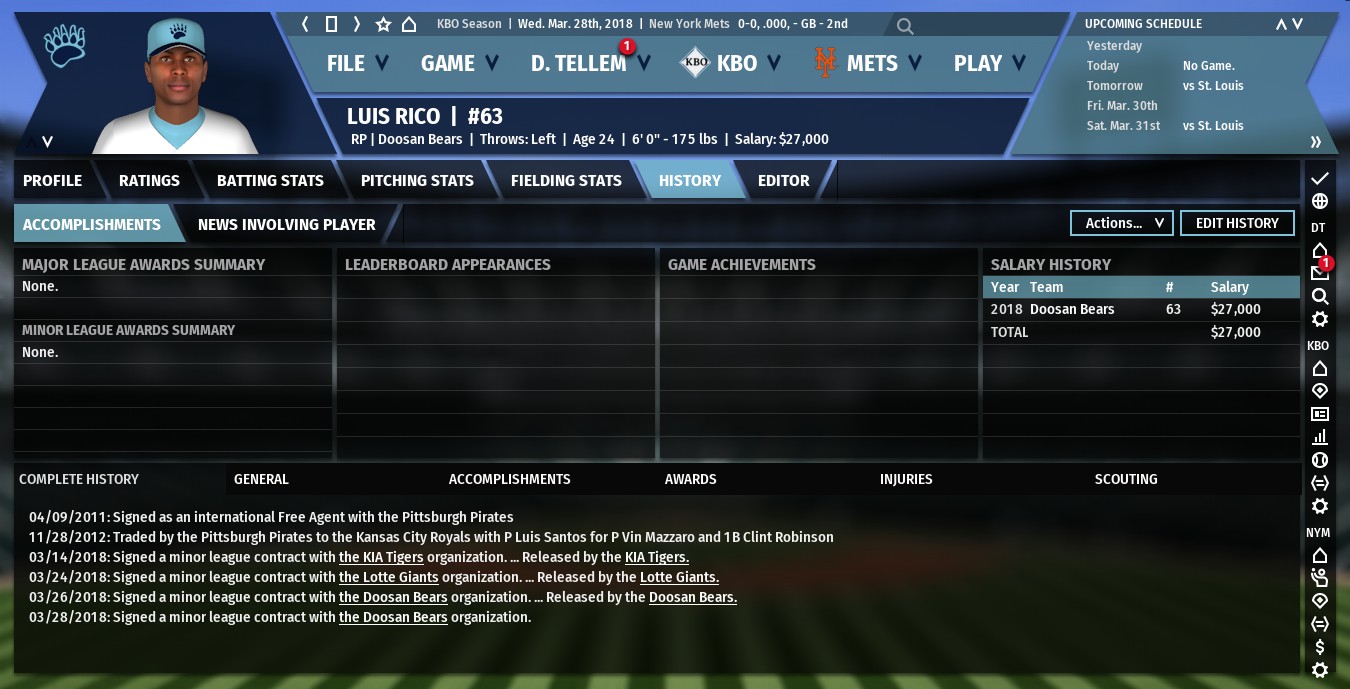This screenshot has width=1350, height=689.
Task: Open the GAME menu
Action: click(459, 64)
